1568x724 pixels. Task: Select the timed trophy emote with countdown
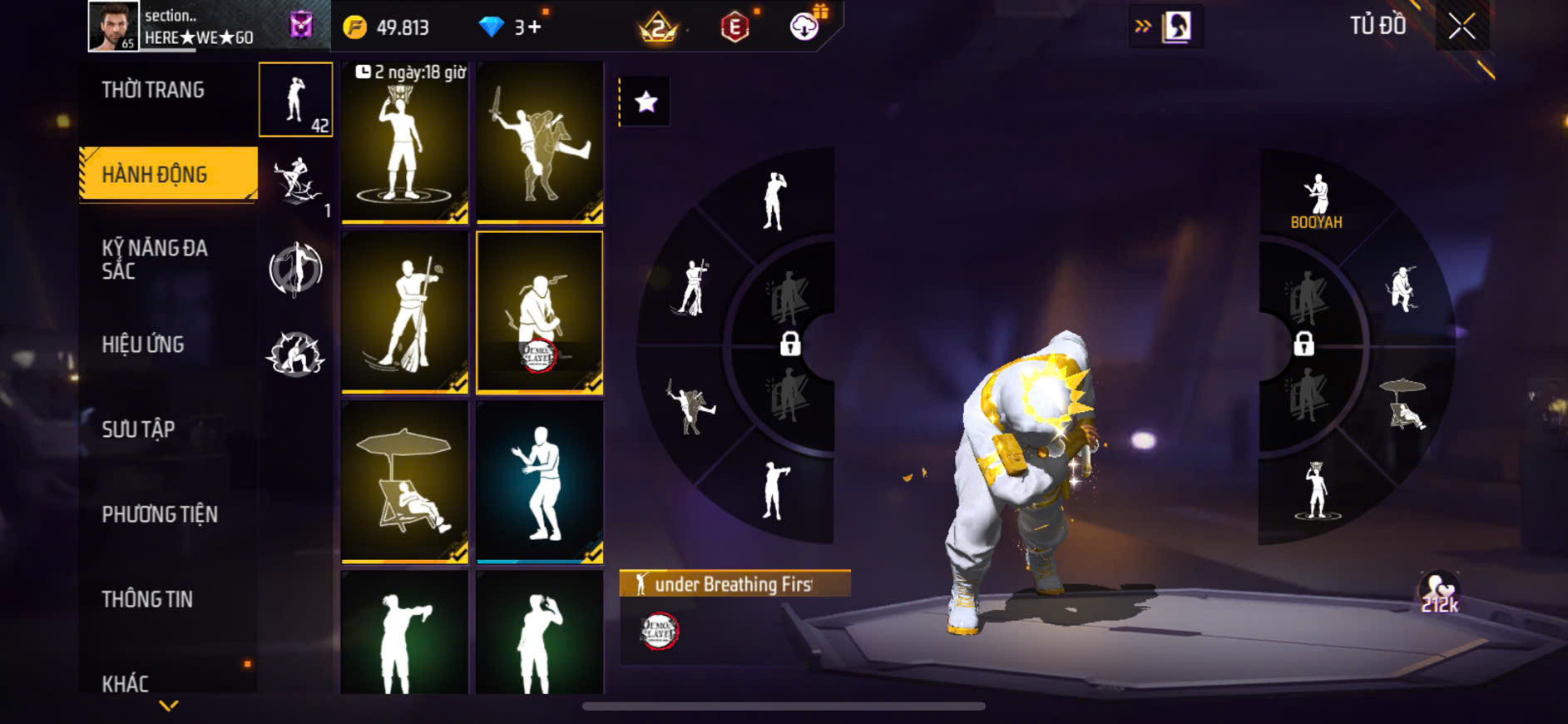(405, 142)
